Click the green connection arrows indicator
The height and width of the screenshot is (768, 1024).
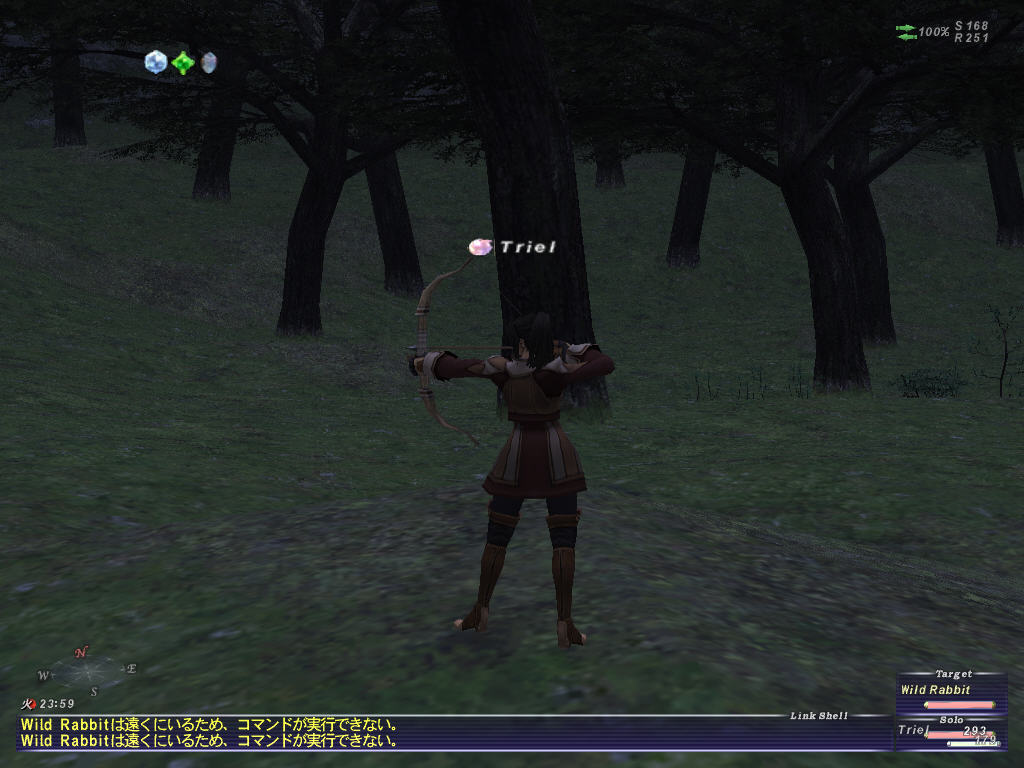coord(906,32)
